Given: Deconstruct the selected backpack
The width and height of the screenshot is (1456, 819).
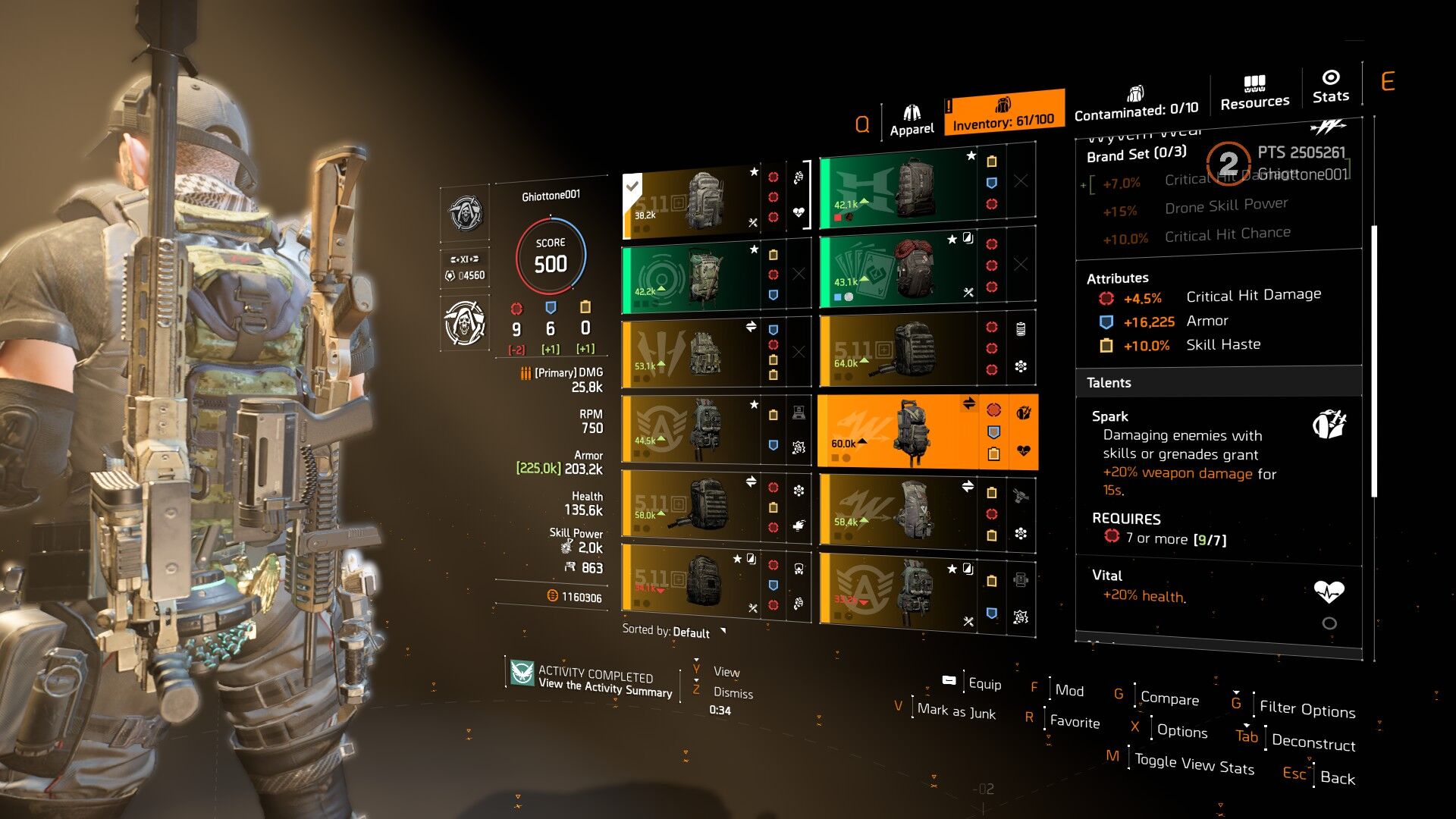Looking at the screenshot, I should coord(1313,742).
